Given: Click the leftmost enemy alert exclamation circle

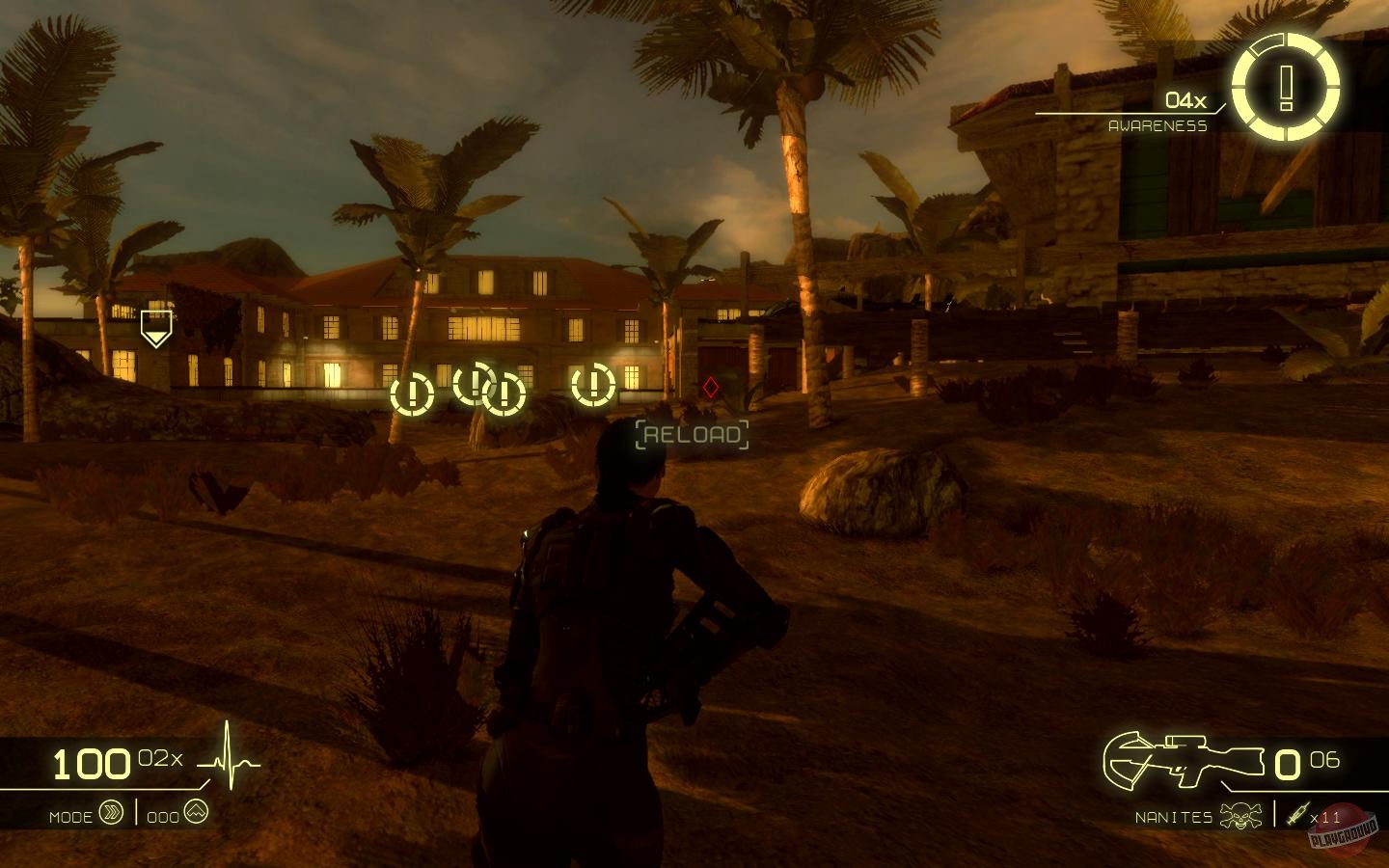Looking at the screenshot, I should coord(412,393).
